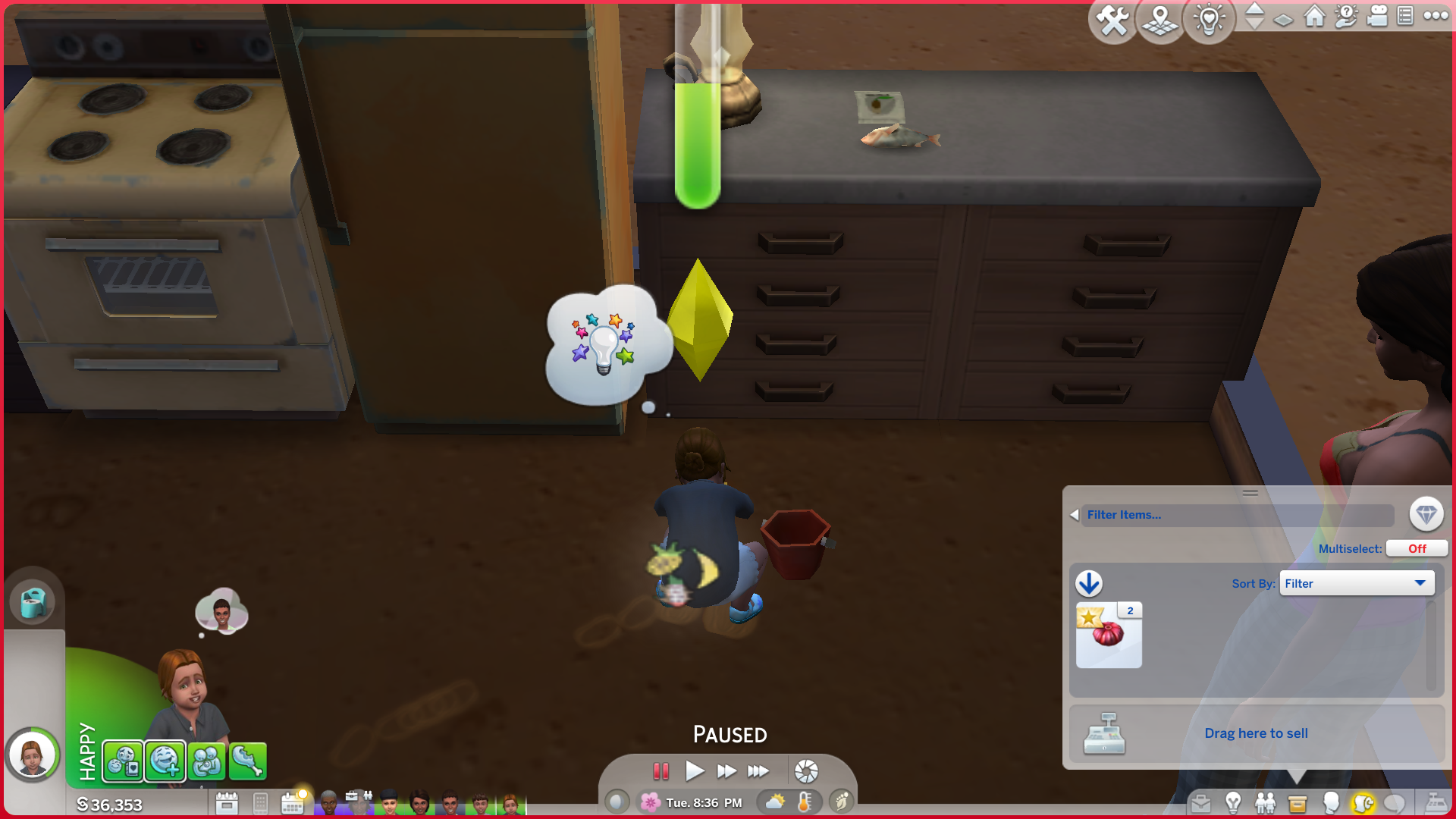Open Build Mode with the hammer-and-wrench icon
This screenshot has width=1456, height=819.
1112,20
